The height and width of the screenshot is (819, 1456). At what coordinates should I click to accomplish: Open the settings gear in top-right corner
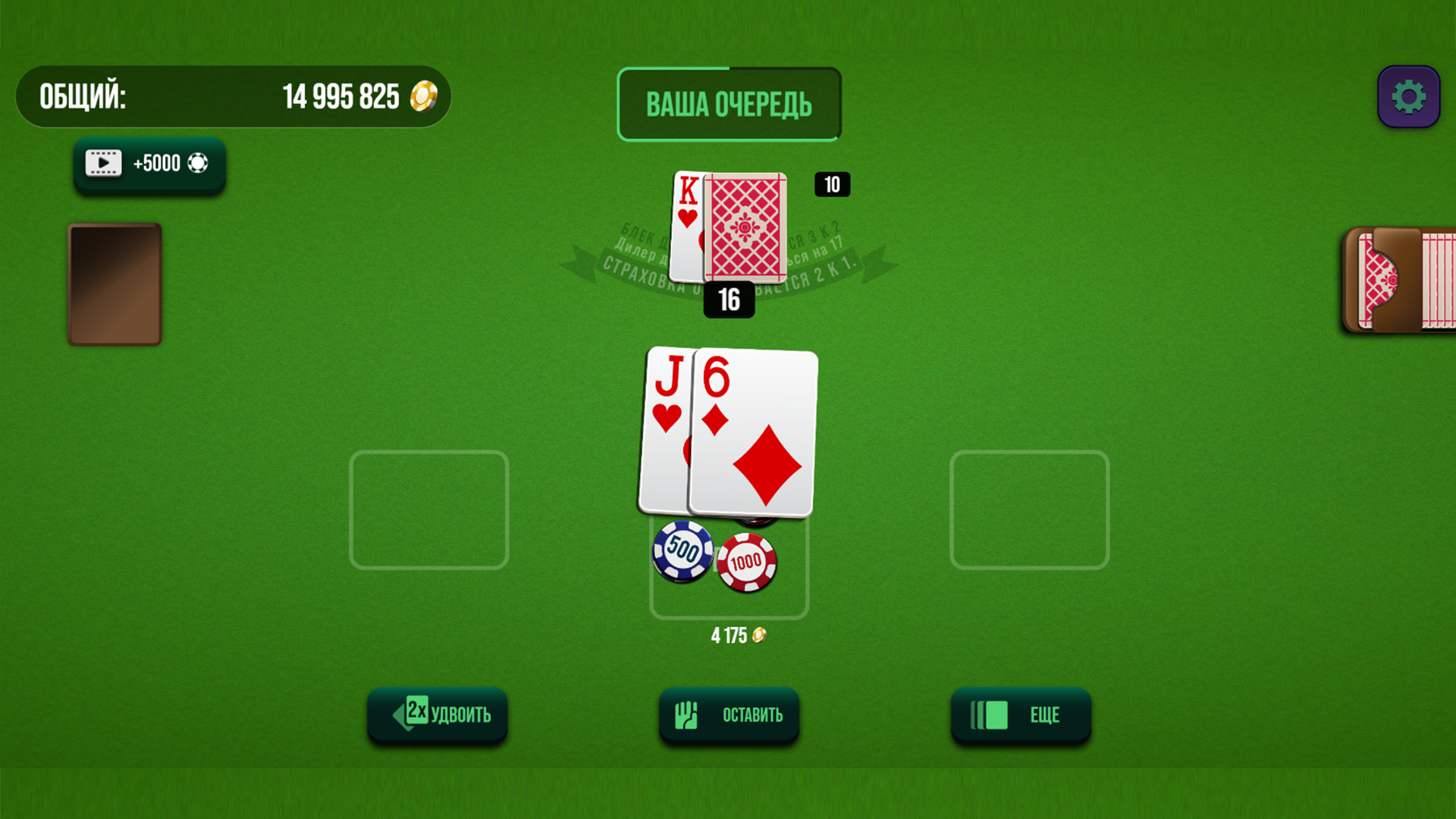(x=1408, y=96)
